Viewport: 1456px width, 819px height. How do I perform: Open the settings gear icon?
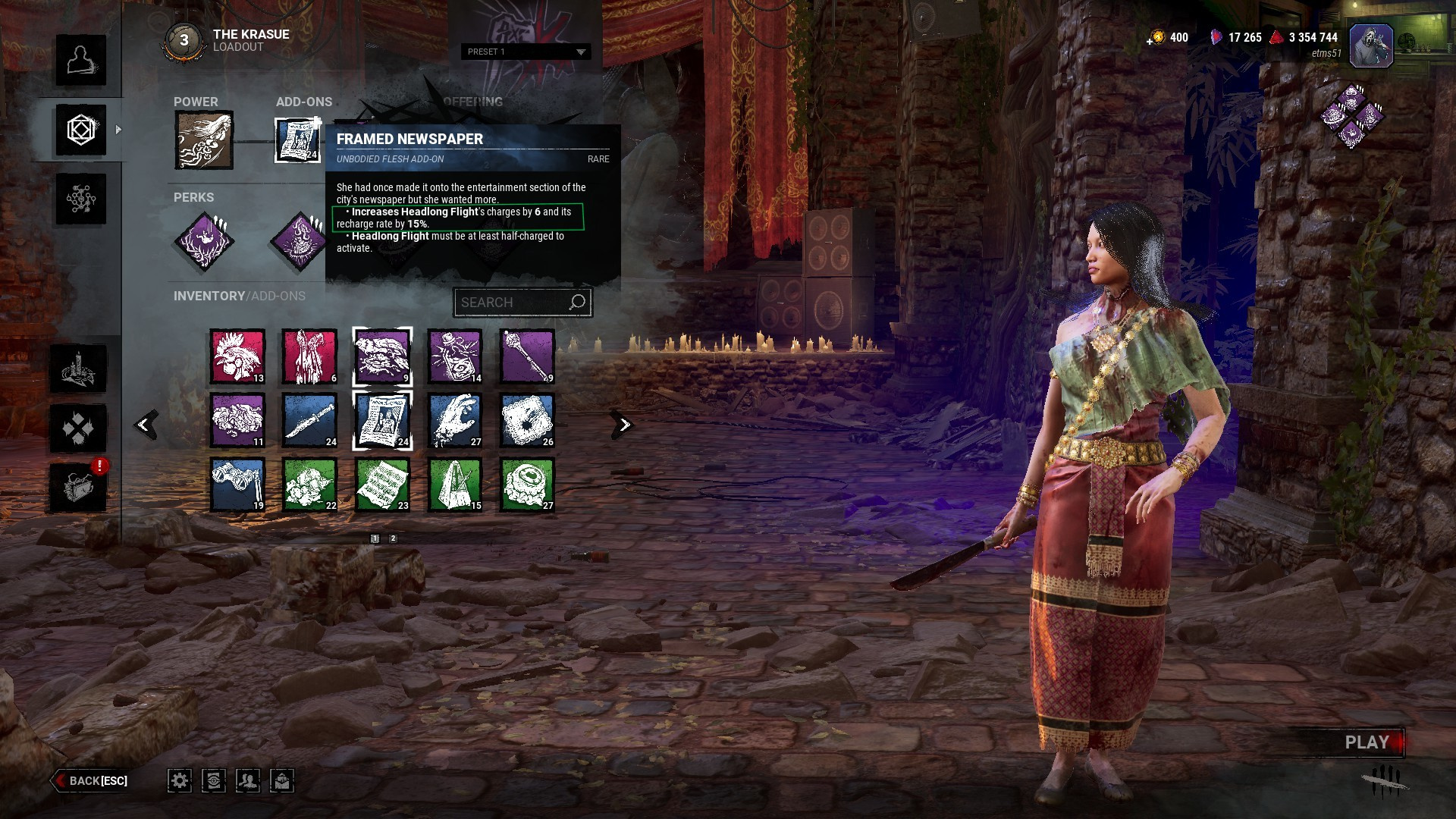pyautogui.click(x=180, y=780)
